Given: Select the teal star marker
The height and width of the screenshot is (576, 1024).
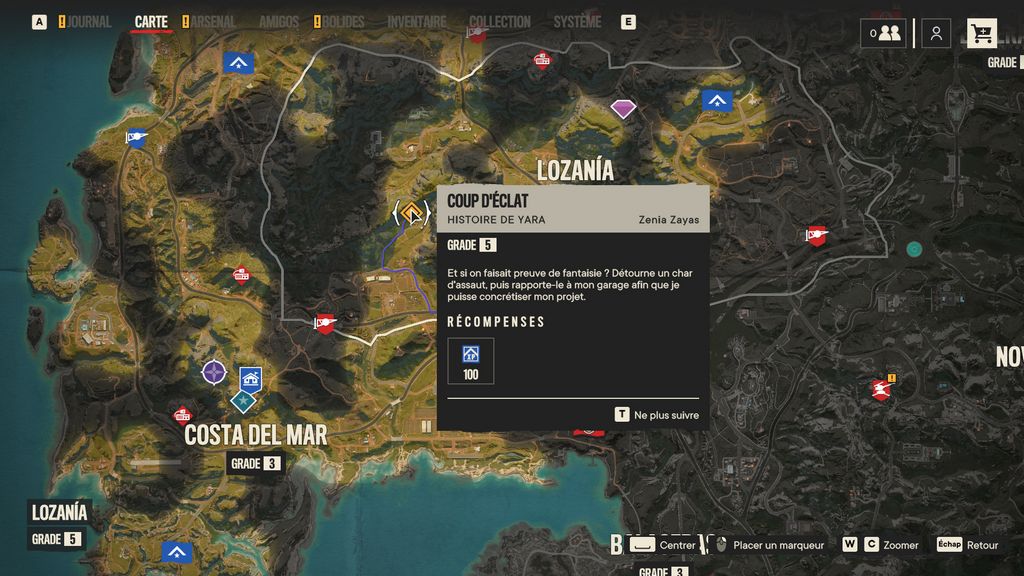Looking at the screenshot, I should coord(242,400).
